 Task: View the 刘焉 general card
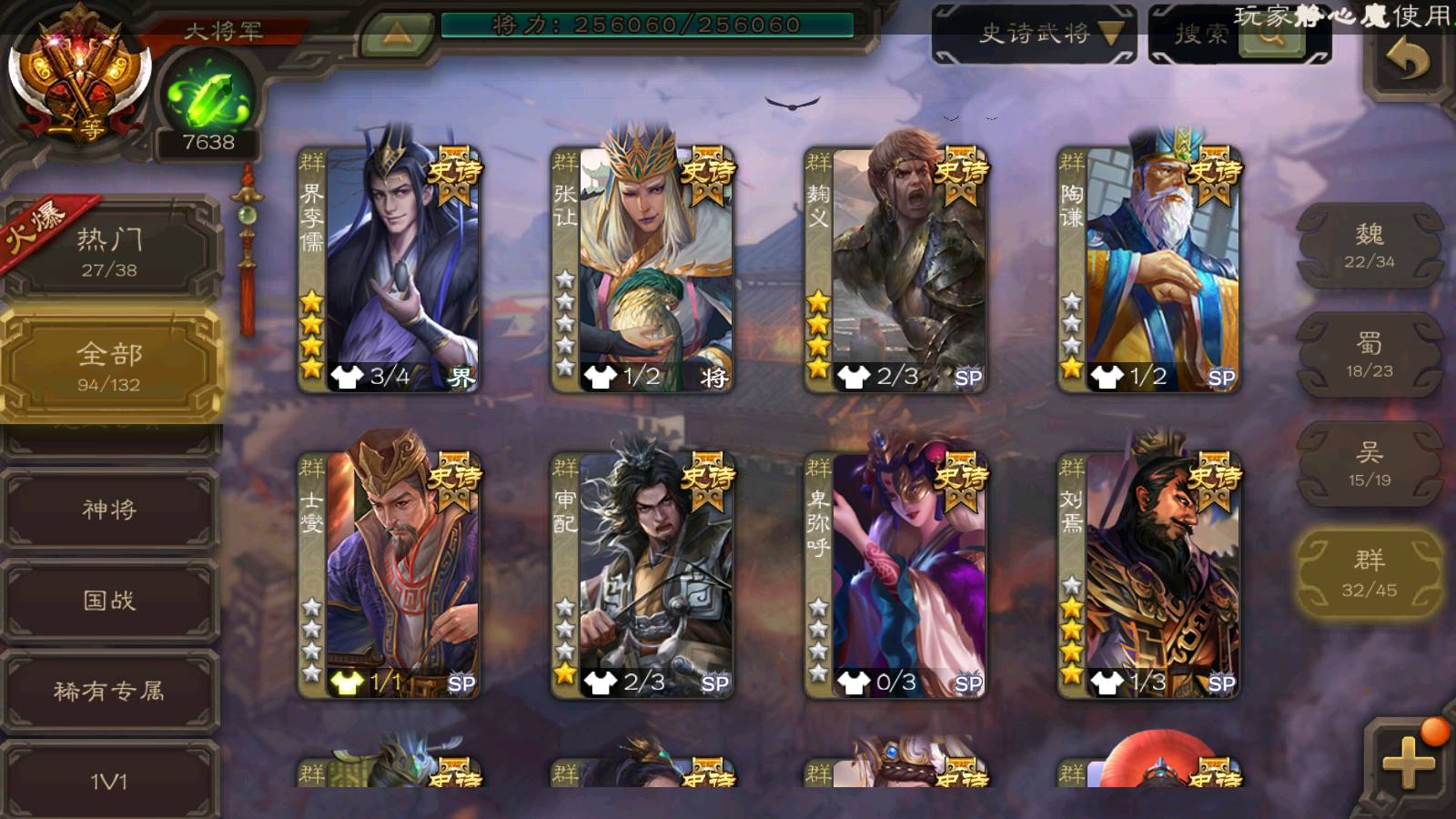[1148, 576]
